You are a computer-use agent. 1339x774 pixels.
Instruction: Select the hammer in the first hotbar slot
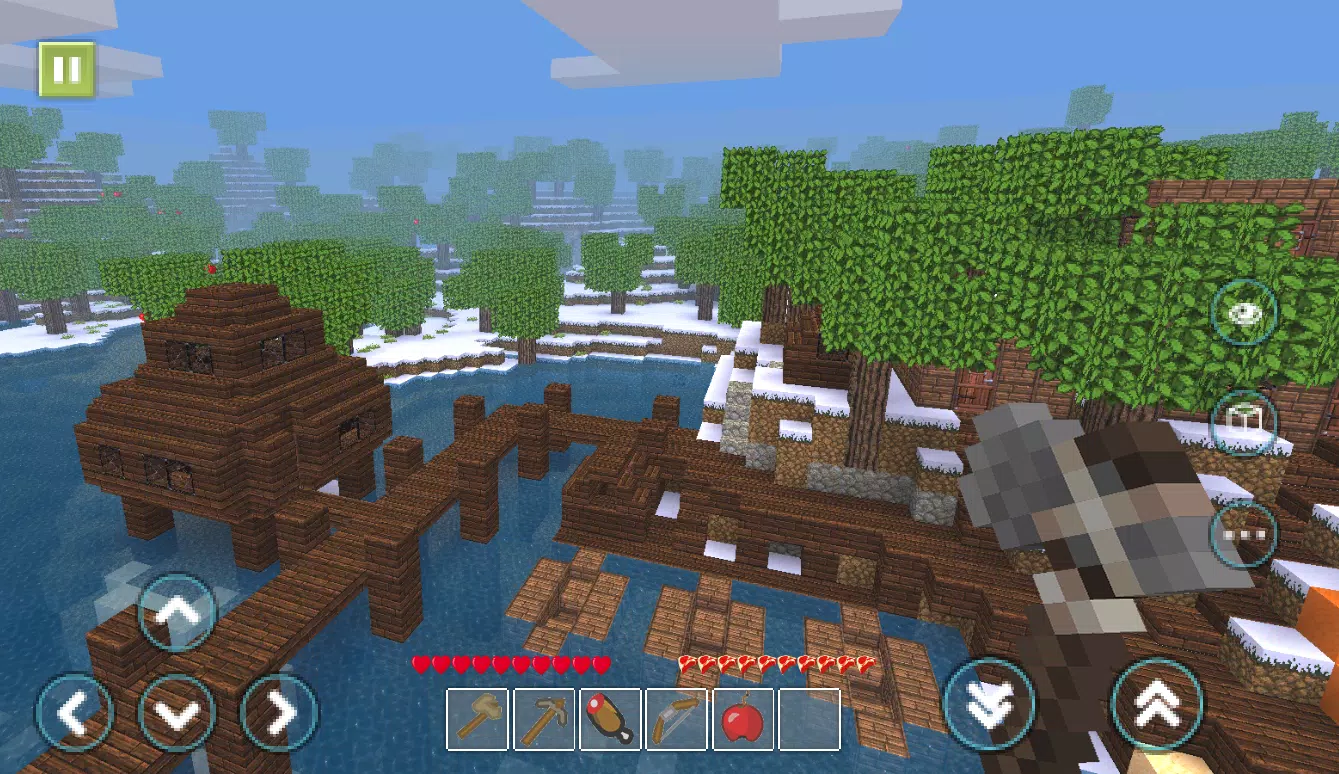(478, 720)
